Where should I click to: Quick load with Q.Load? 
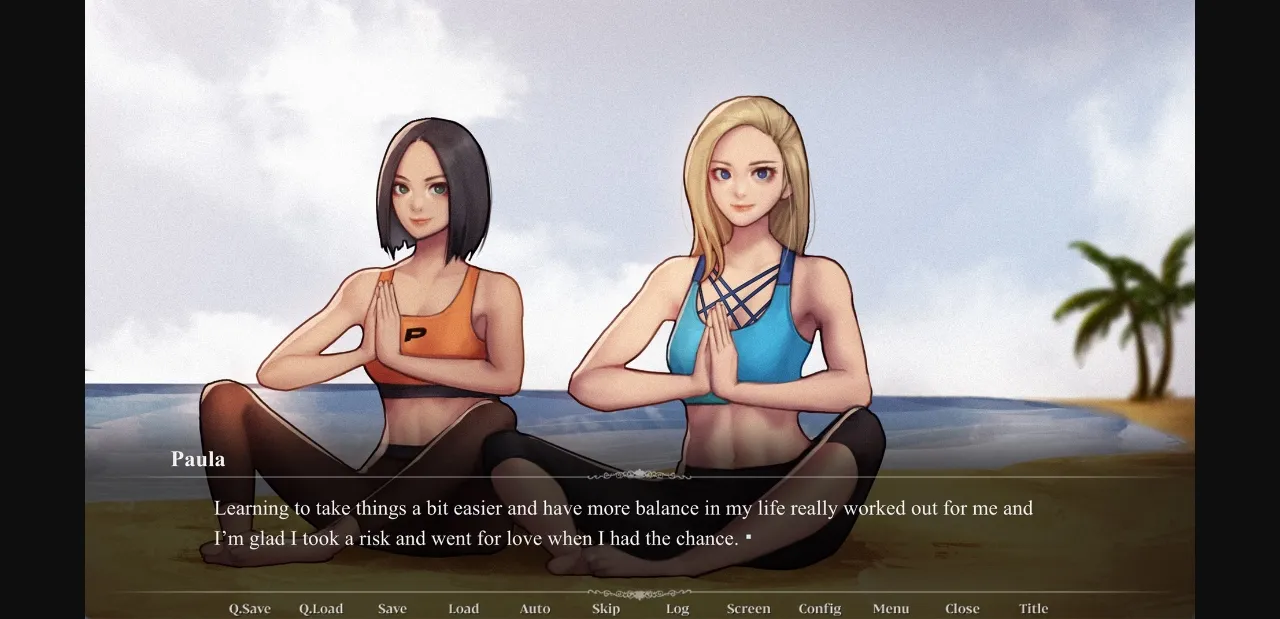[x=320, y=608]
